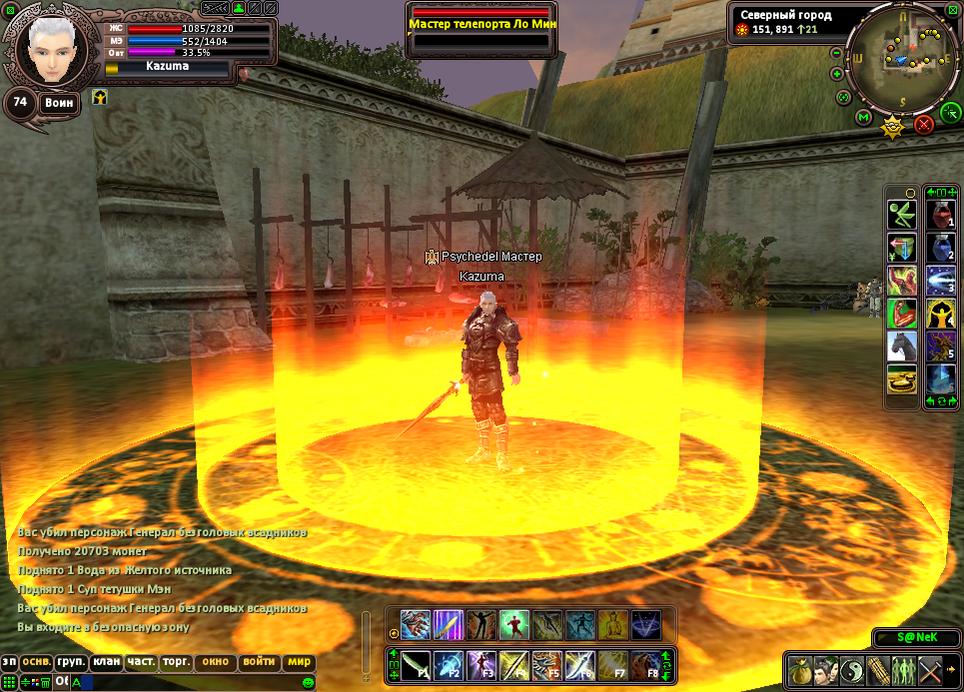Image resolution: width=964 pixels, height=692 pixels.
Task: Open the world map with M button
Action: [863, 118]
